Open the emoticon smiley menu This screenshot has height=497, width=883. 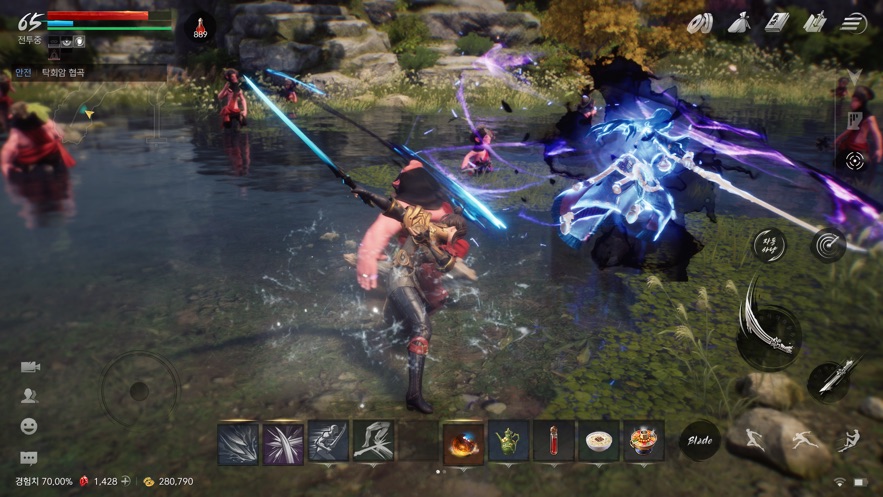pyautogui.click(x=29, y=427)
